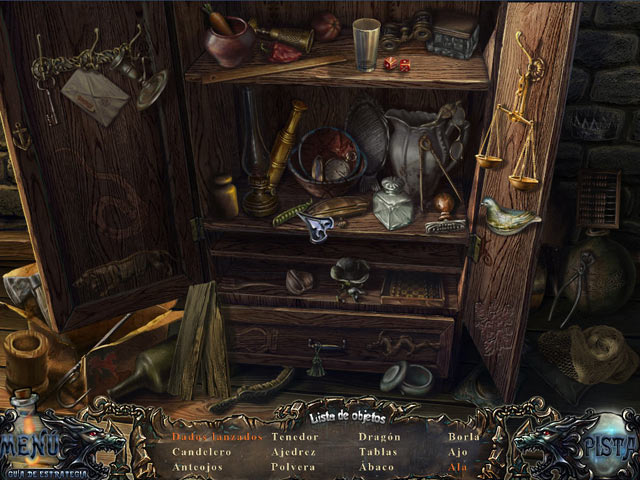Select the 'Tenedor' list entry
This screenshot has height=480, width=640.
(294, 437)
